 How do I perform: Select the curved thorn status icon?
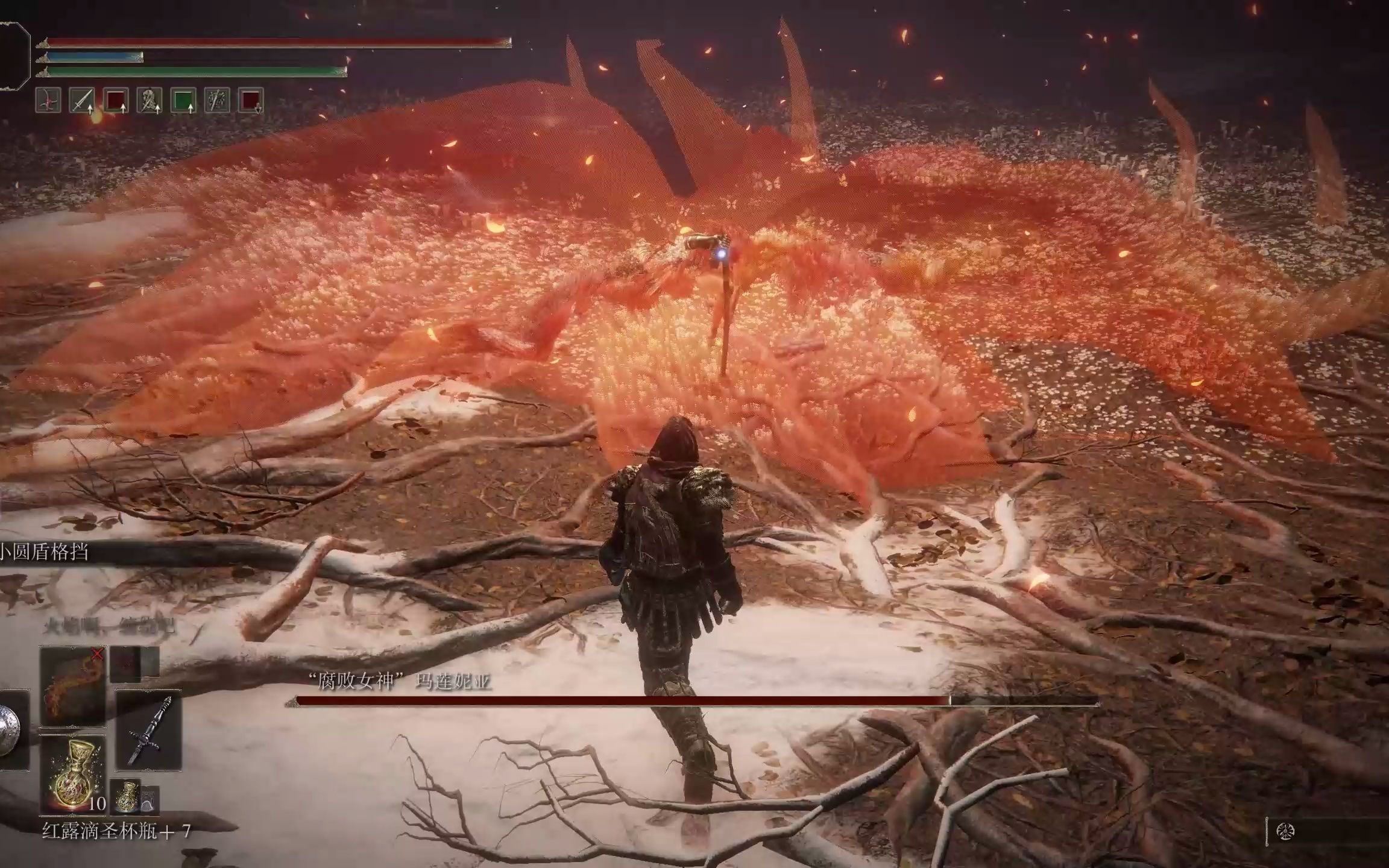tap(48, 101)
